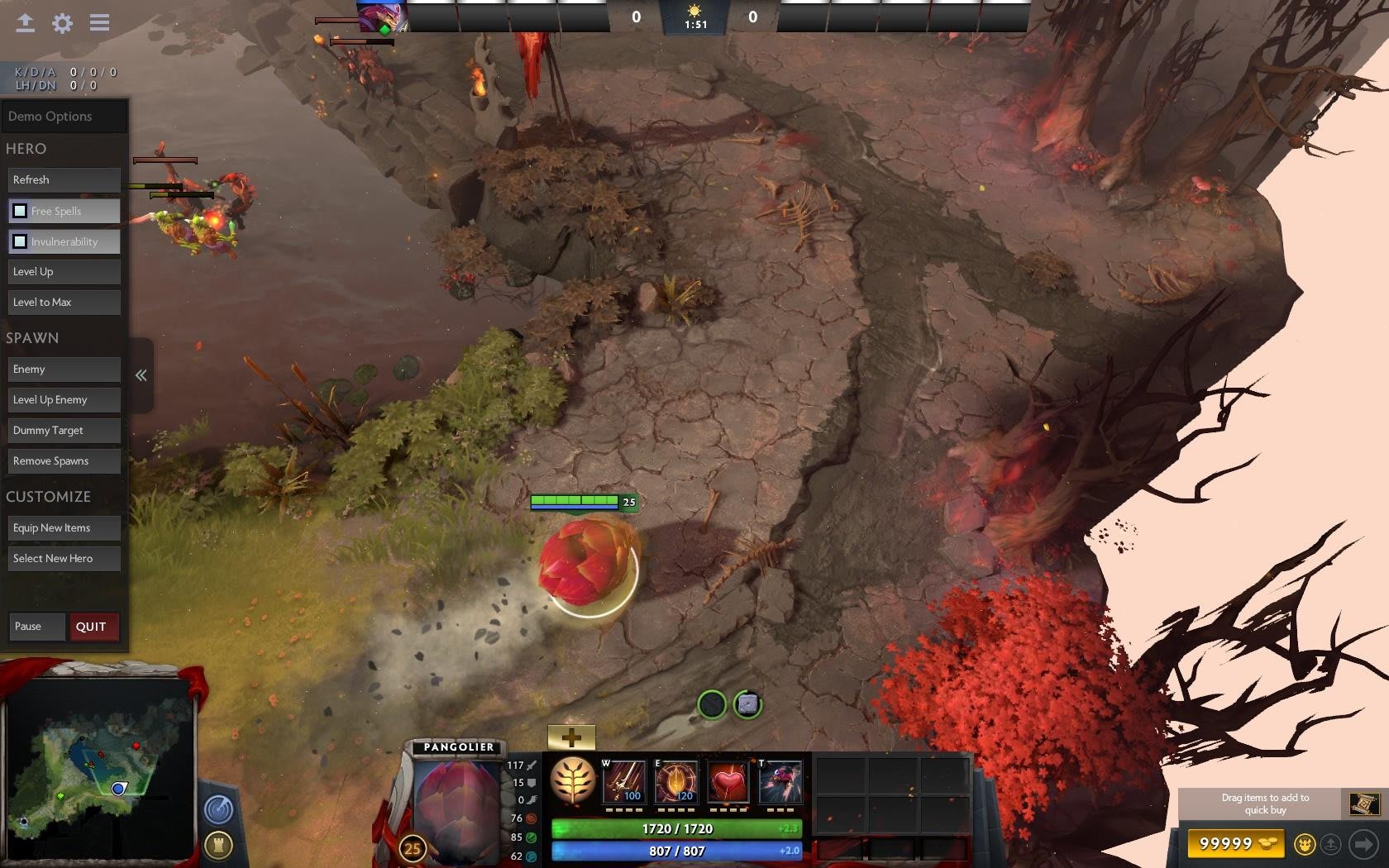The width and height of the screenshot is (1389, 868).
Task: Click Level Up Enemy
Action: [x=64, y=400]
